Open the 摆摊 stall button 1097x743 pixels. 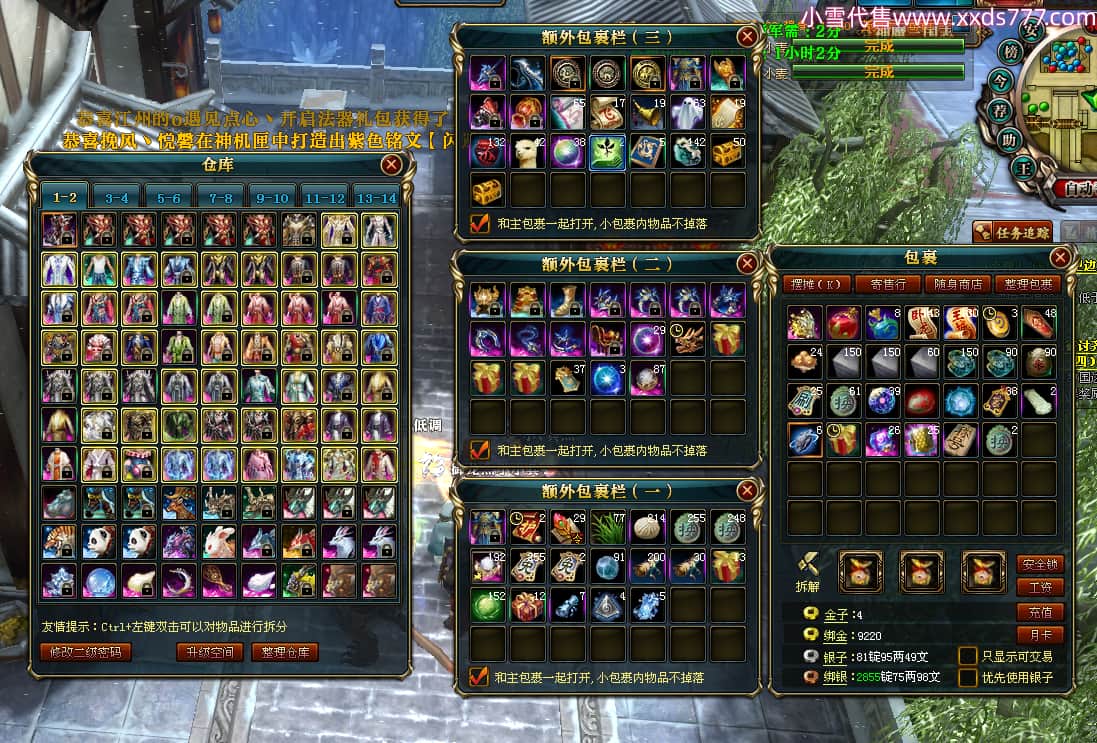pyautogui.click(x=814, y=284)
